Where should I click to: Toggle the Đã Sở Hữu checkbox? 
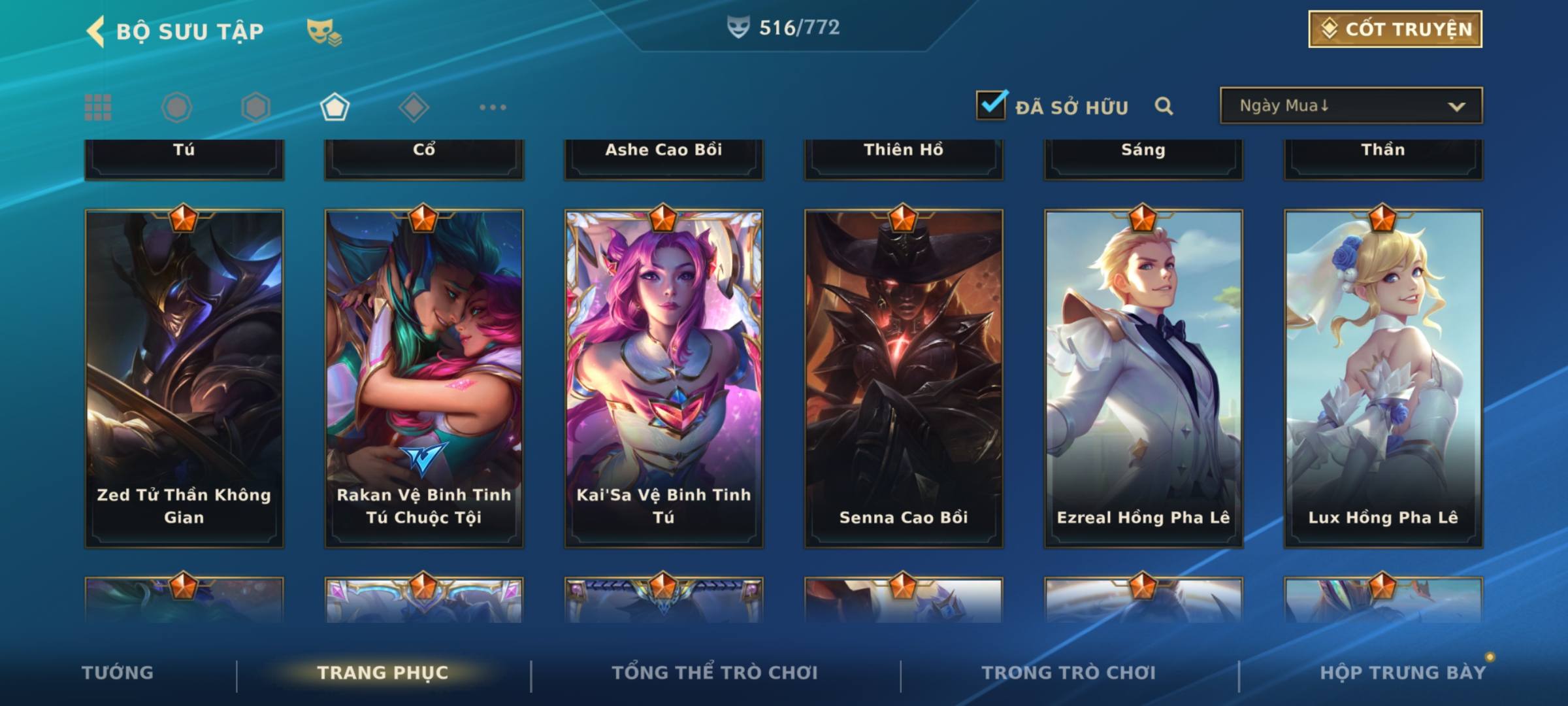point(991,105)
